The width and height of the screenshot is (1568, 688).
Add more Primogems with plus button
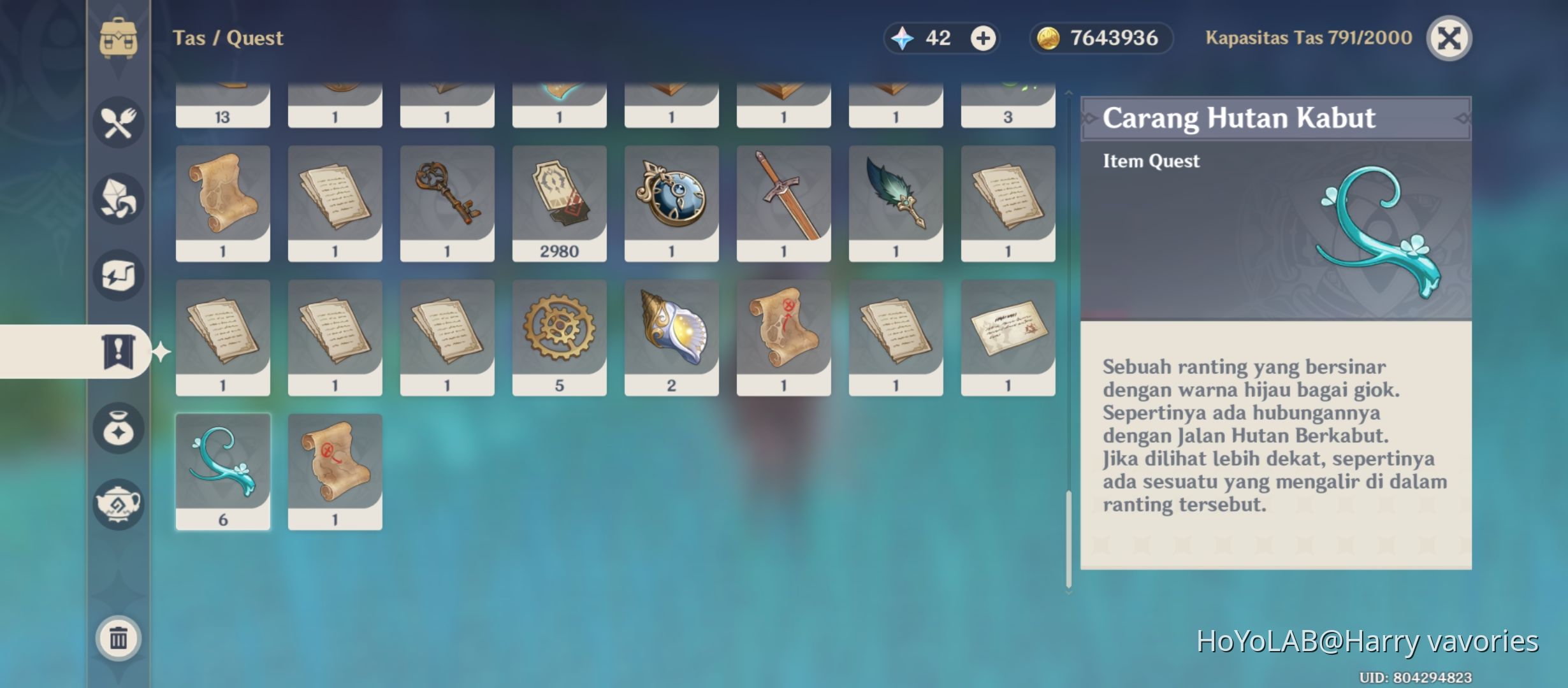[982, 38]
